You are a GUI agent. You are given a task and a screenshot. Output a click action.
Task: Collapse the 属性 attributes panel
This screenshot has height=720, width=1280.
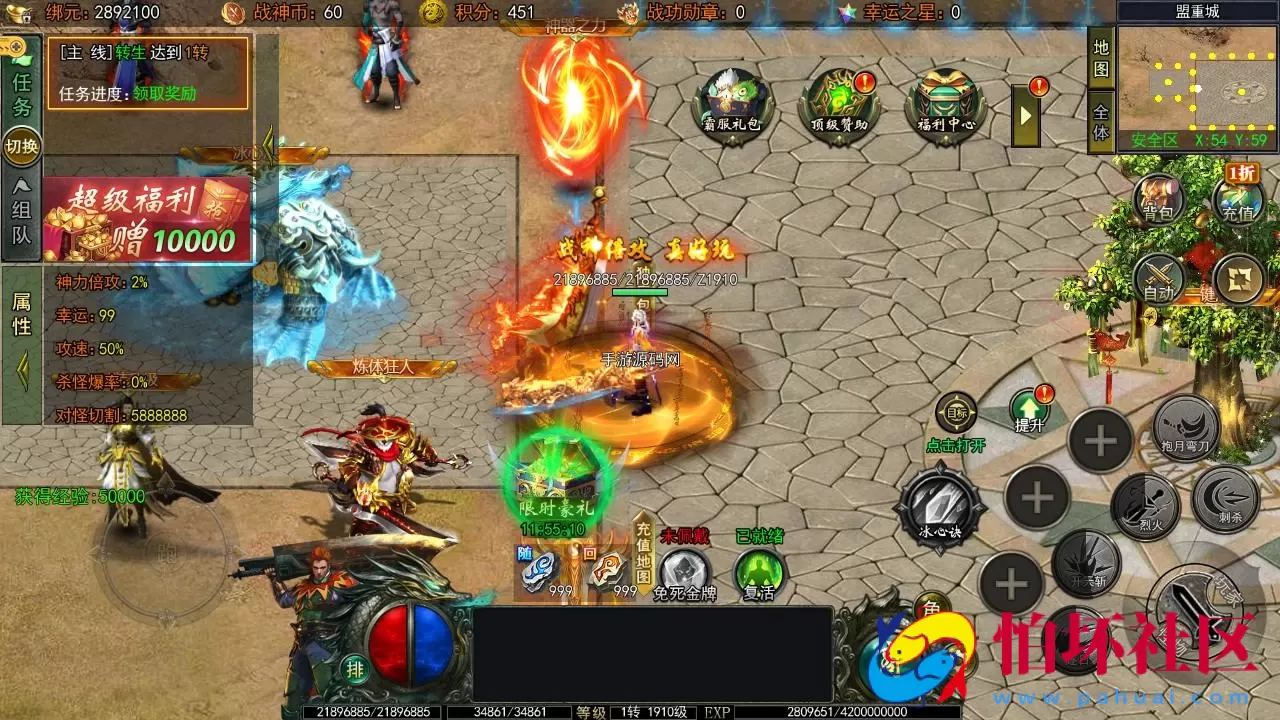click(21, 373)
